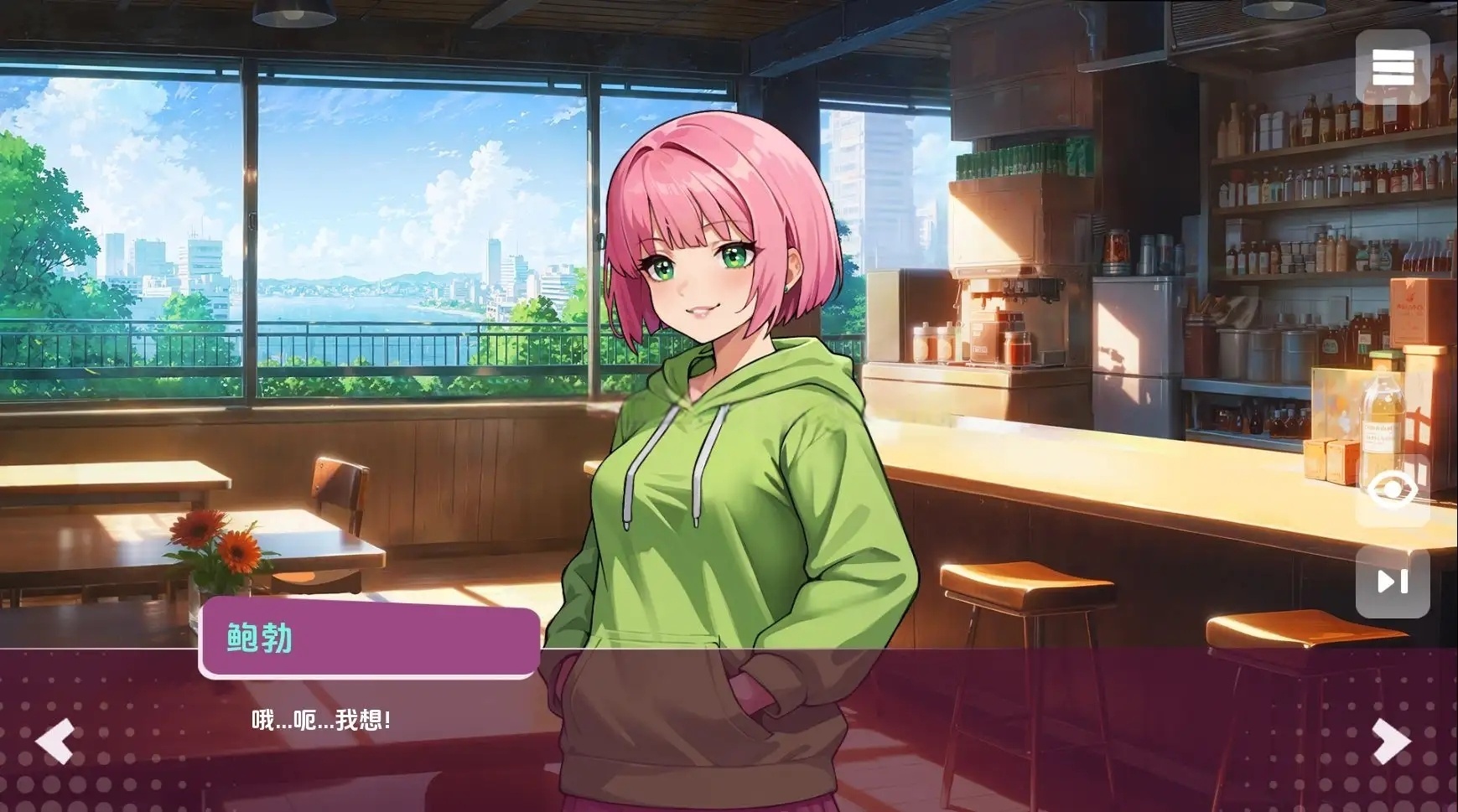Click the eye visibility icon above skip button
1458x812 pixels.
pos(1393,489)
